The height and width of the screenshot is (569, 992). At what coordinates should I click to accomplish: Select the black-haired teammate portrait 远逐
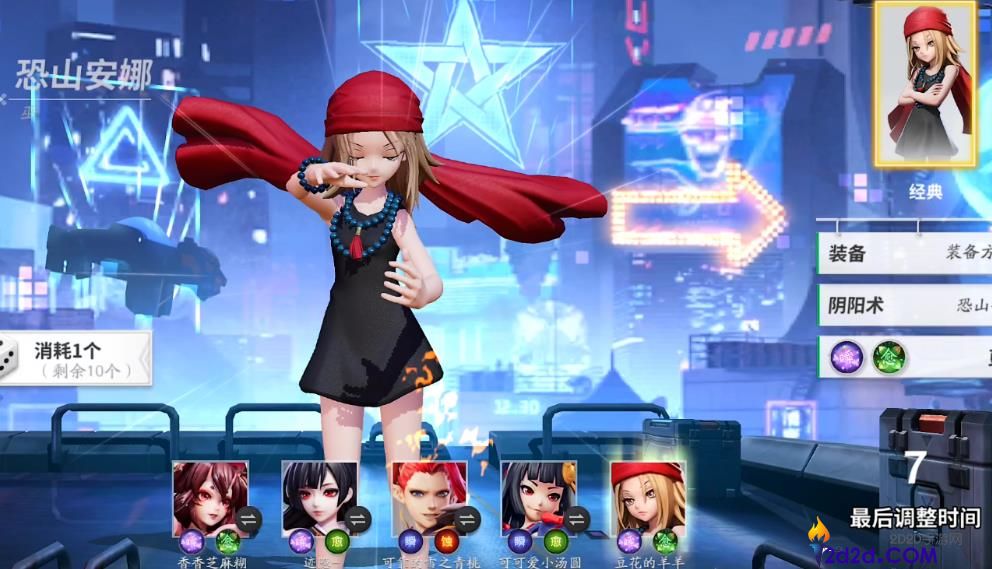[x=319, y=496]
